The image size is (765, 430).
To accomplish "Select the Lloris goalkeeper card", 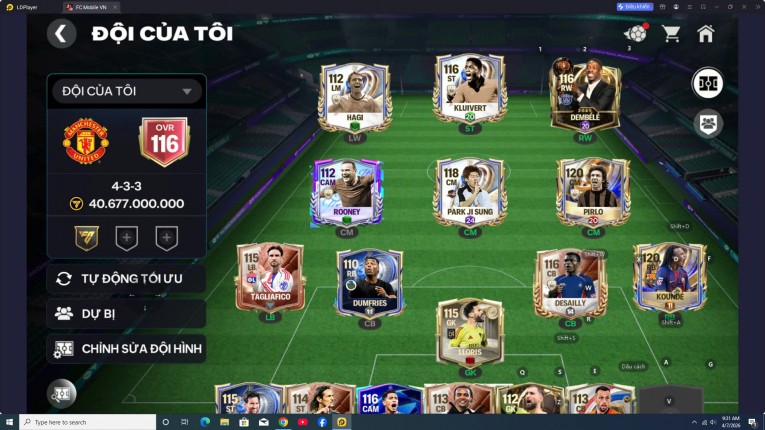I will click(x=470, y=332).
